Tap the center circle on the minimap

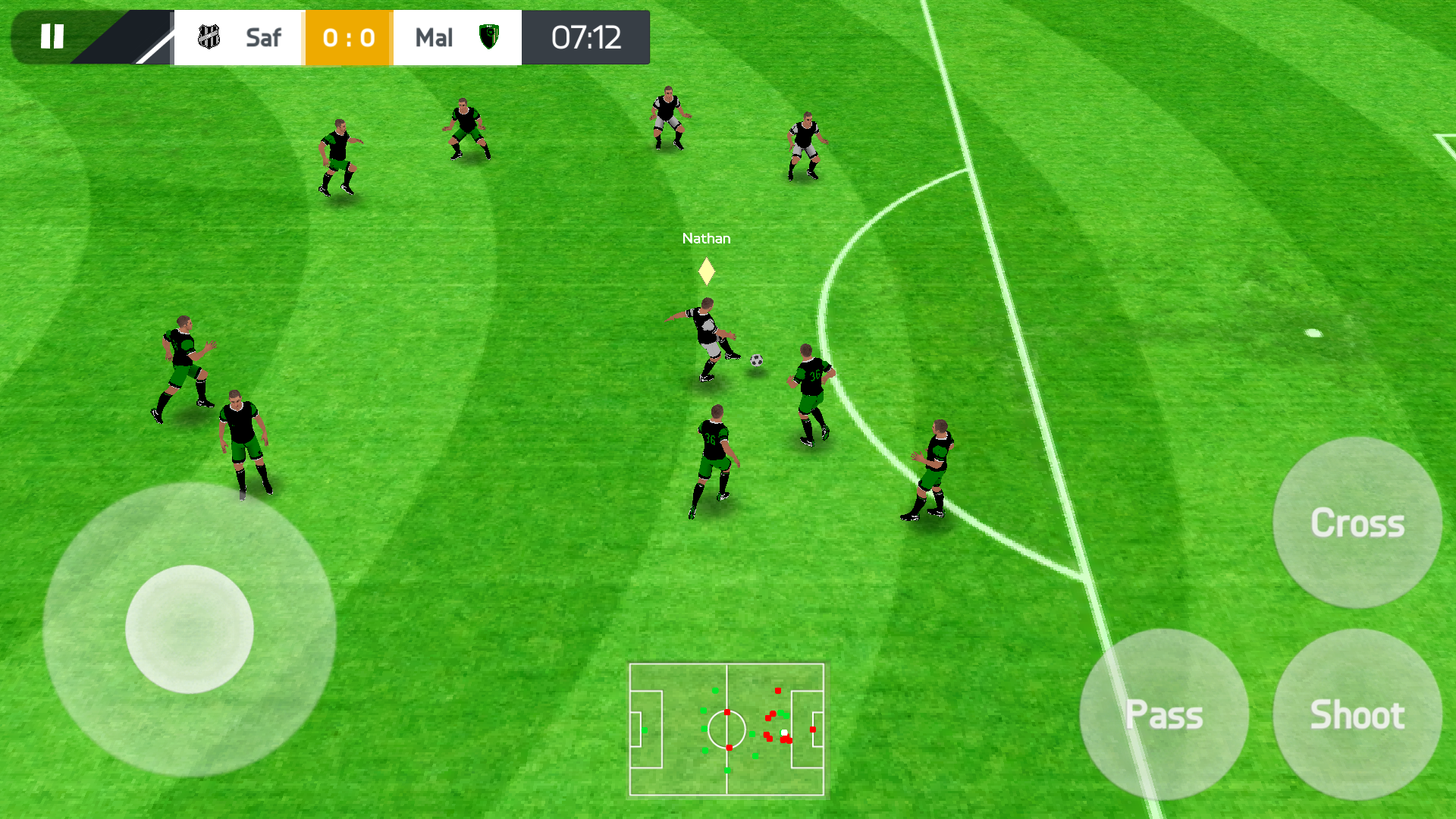point(728,730)
